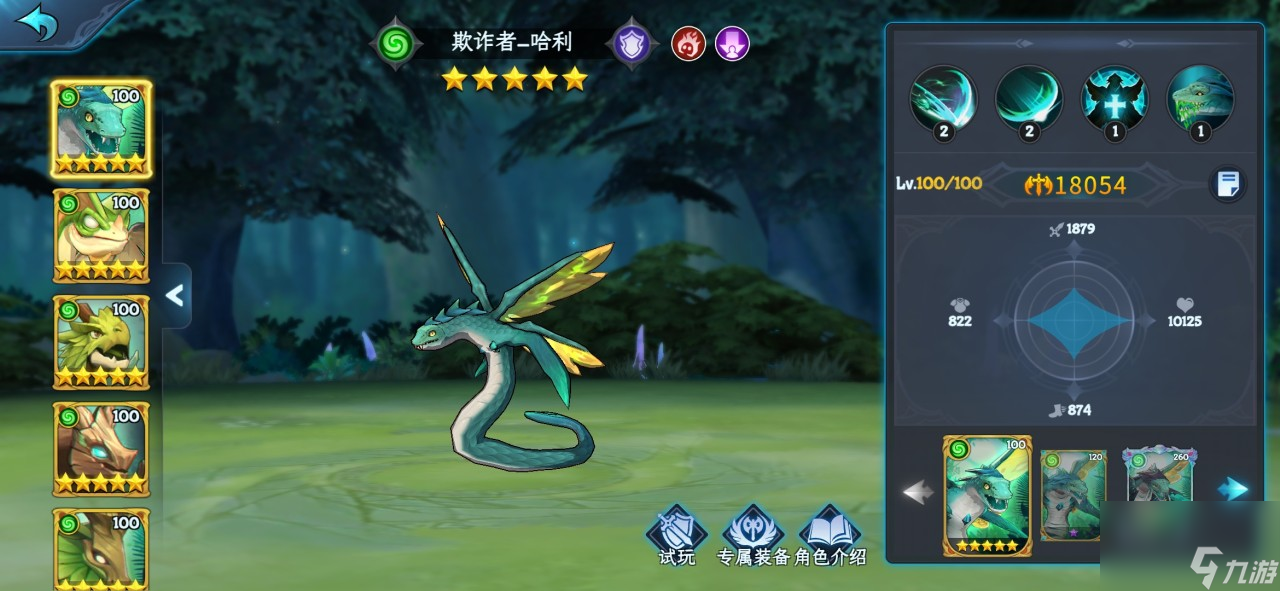The width and height of the screenshot is (1280, 591).
Task: Choose the pale green frog-like hero portrait
Action: (100, 236)
